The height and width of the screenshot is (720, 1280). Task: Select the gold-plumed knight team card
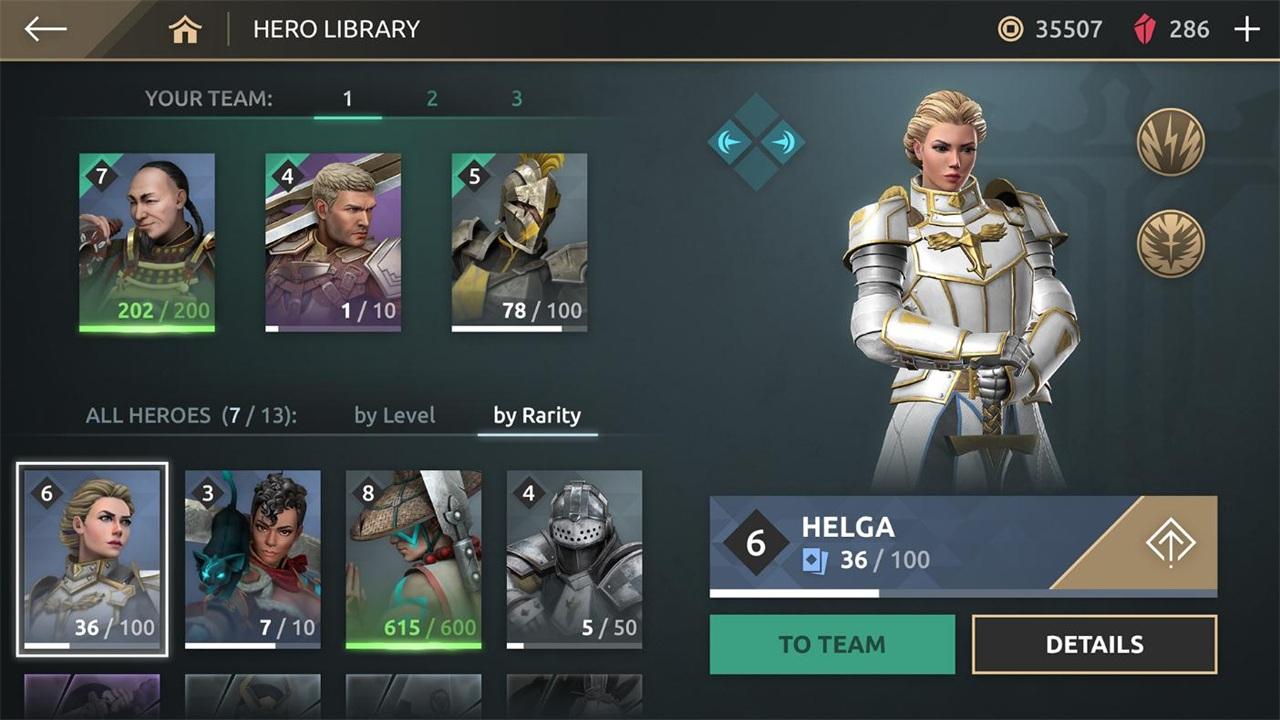coord(519,242)
